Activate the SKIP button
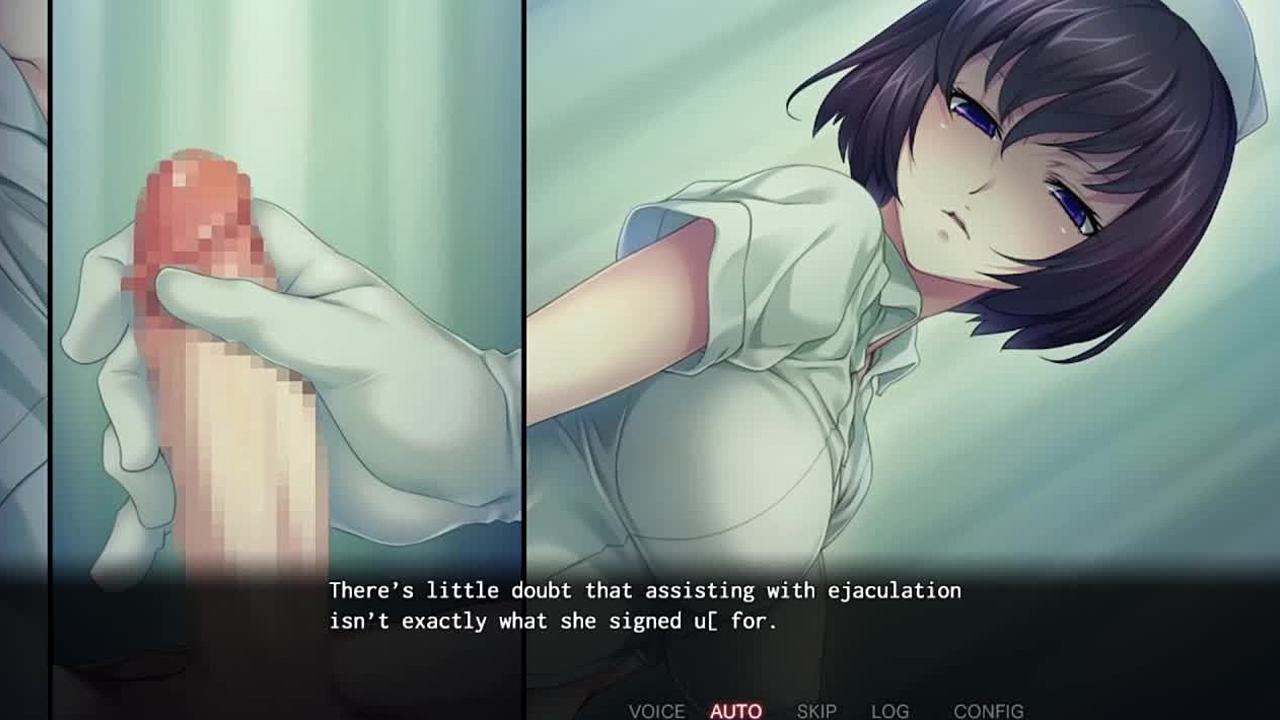The image size is (1280, 720). click(816, 711)
